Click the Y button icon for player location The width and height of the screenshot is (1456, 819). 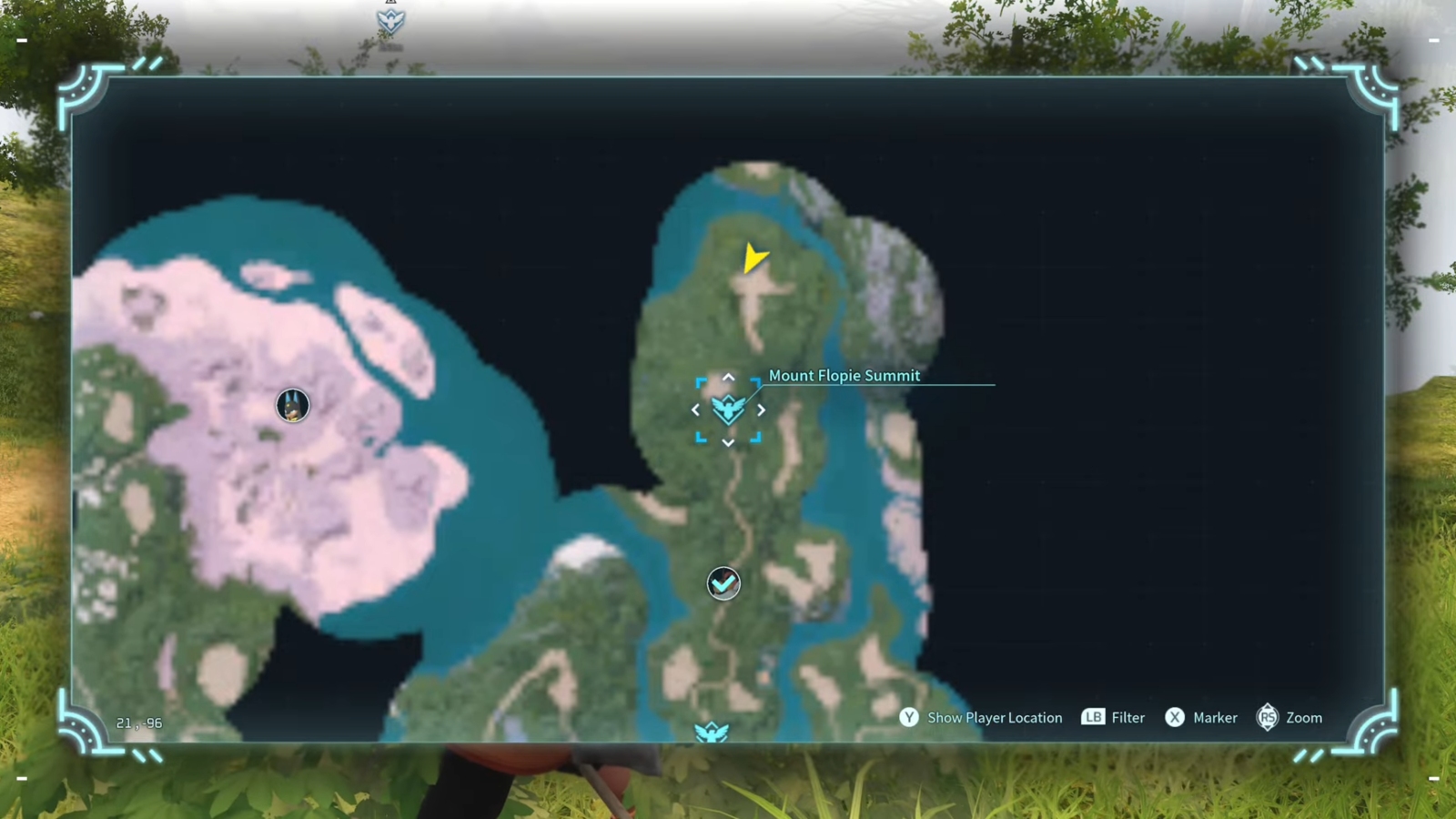908,718
